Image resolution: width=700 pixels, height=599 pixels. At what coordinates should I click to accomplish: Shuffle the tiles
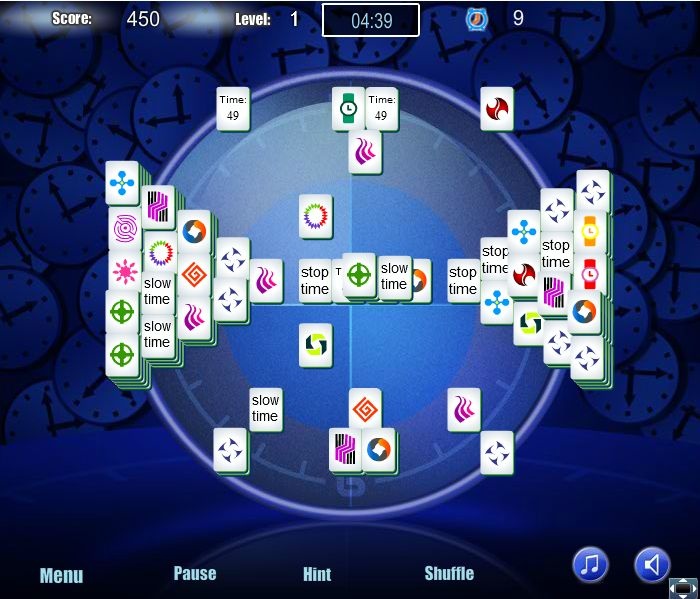point(449,573)
